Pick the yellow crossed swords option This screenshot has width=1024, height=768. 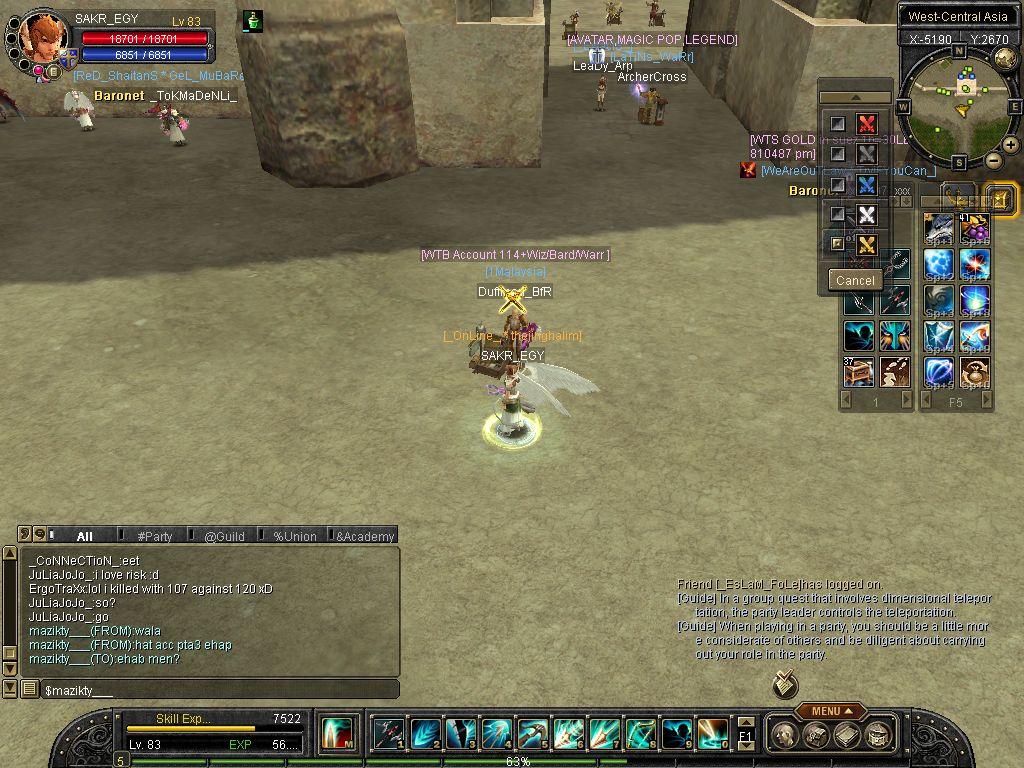867,244
